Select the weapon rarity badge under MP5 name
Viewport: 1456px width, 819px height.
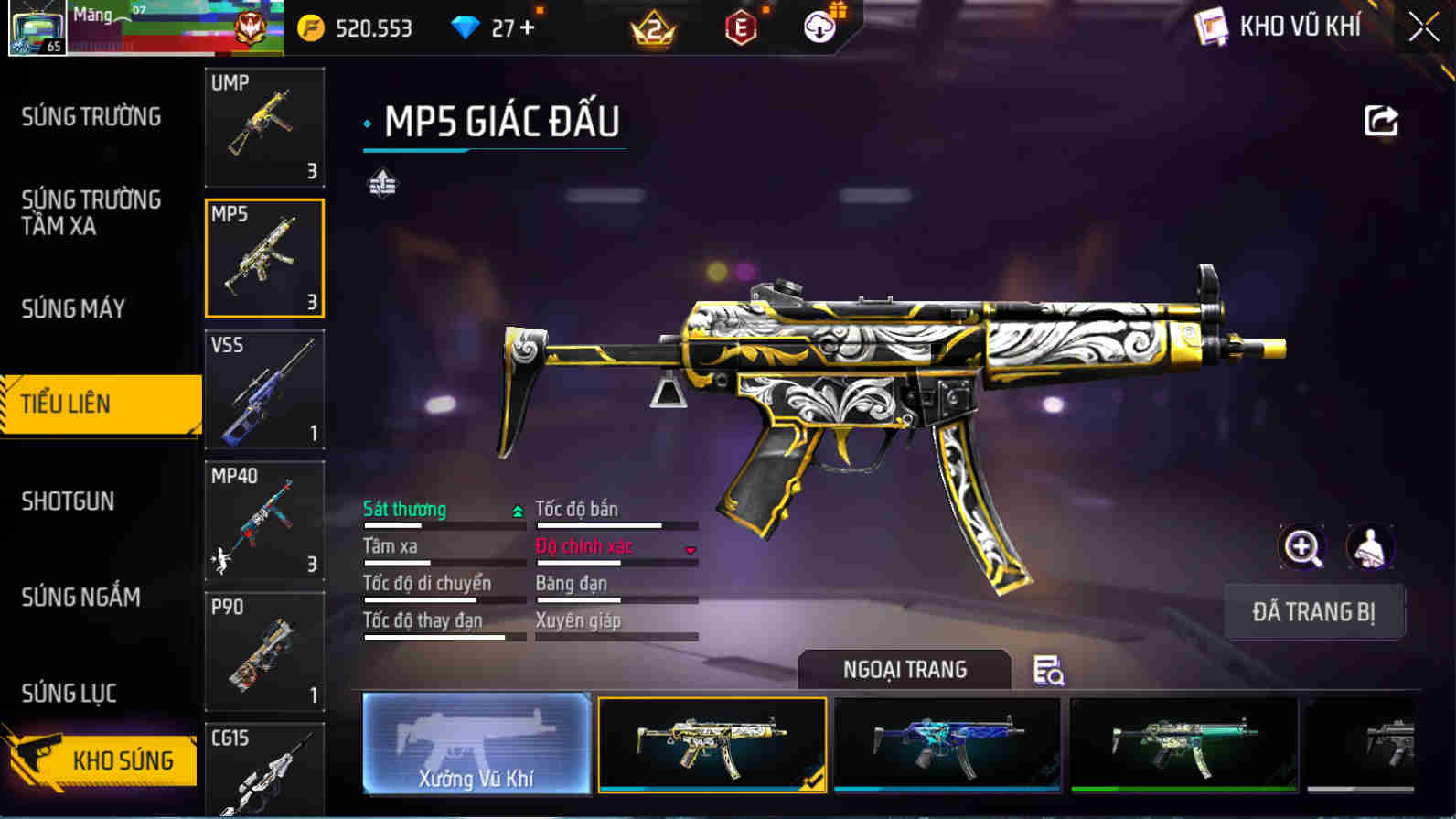(x=383, y=183)
